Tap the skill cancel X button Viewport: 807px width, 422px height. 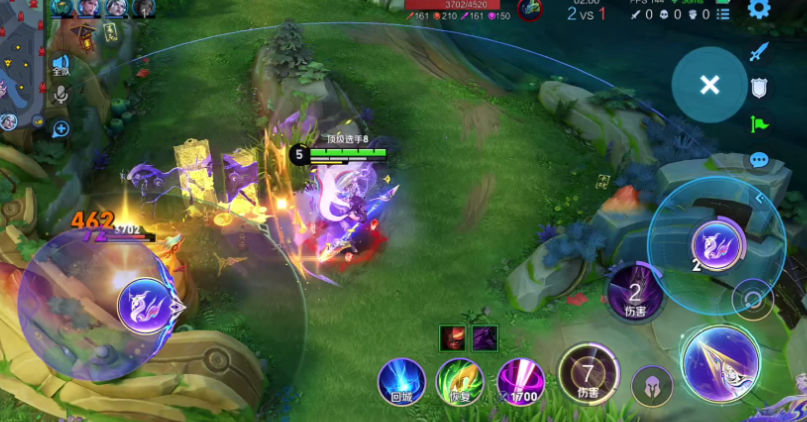click(709, 85)
